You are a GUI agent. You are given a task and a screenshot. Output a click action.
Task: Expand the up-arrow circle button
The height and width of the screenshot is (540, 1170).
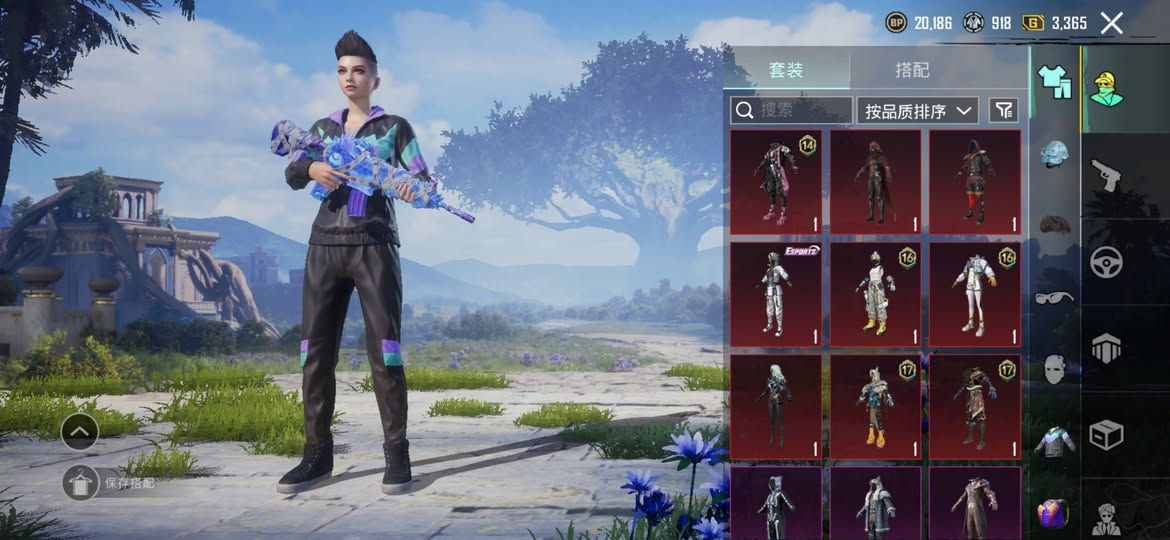click(79, 432)
